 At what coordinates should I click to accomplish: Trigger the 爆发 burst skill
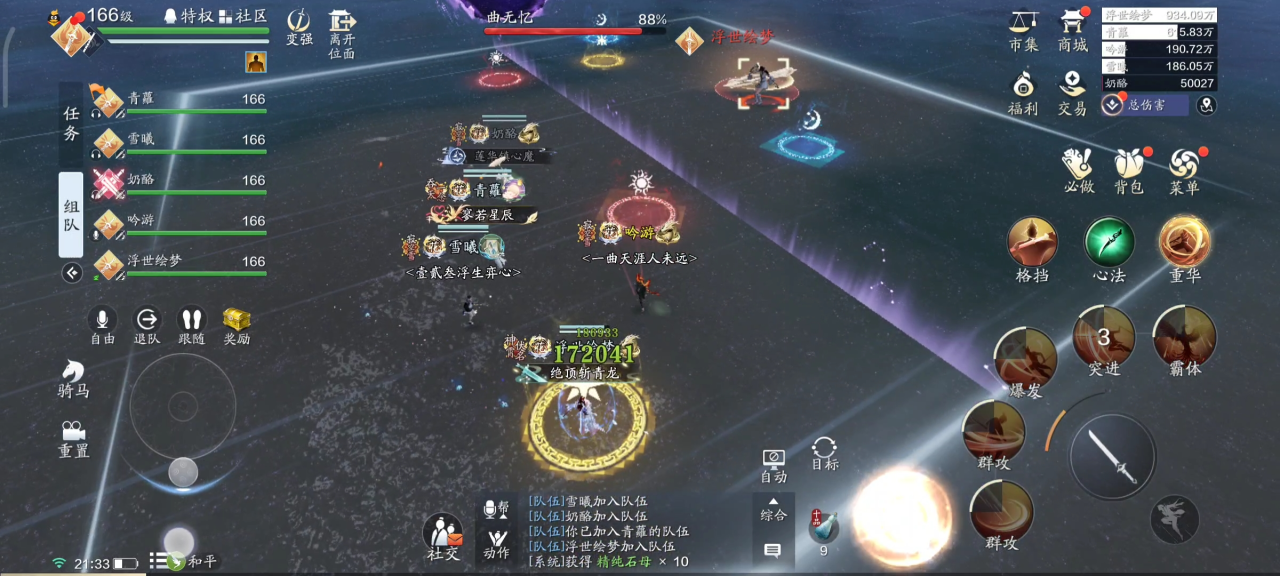coord(1026,358)
